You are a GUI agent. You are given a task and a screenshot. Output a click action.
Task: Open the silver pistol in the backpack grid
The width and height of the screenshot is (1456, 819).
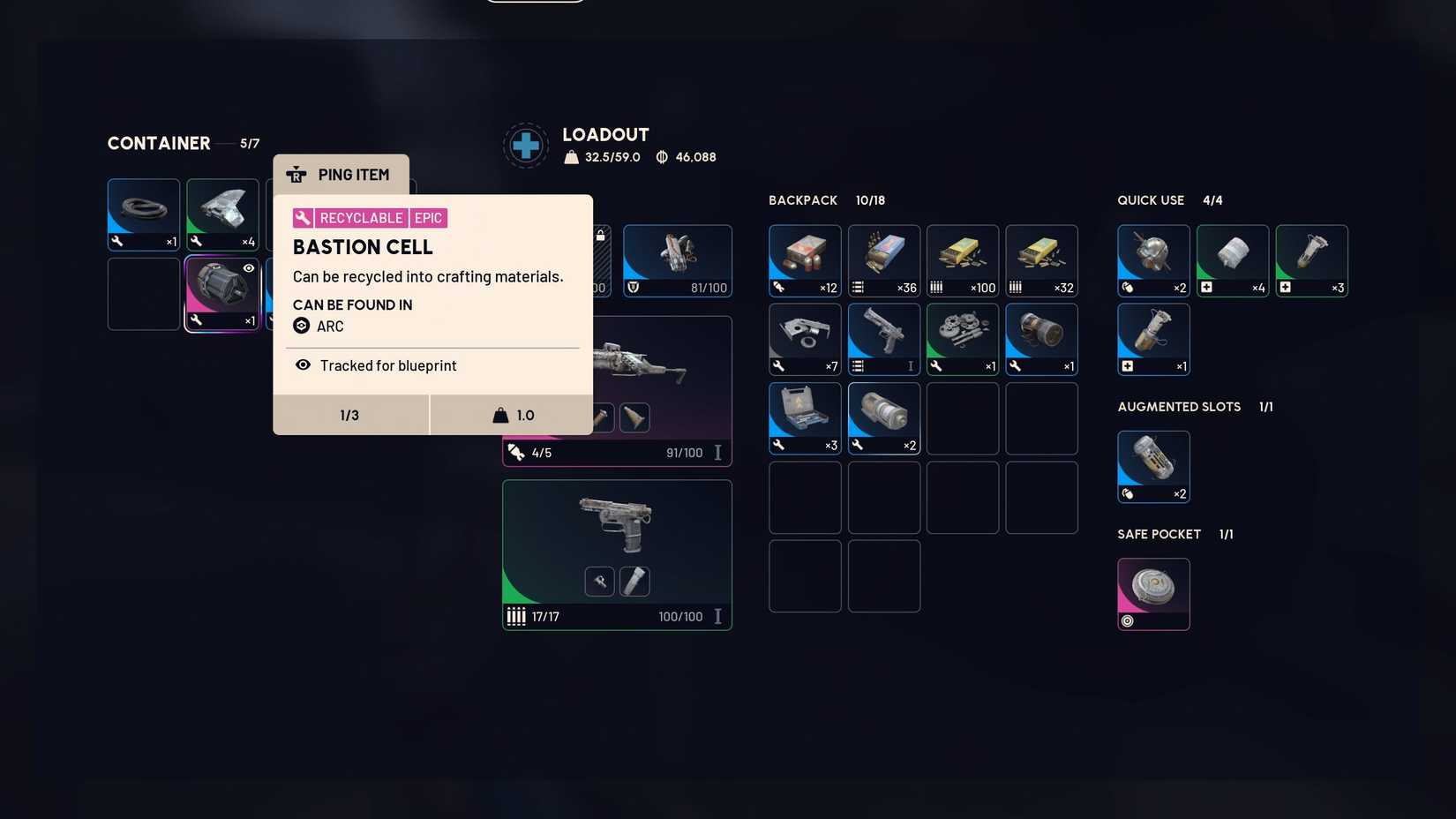882,337
